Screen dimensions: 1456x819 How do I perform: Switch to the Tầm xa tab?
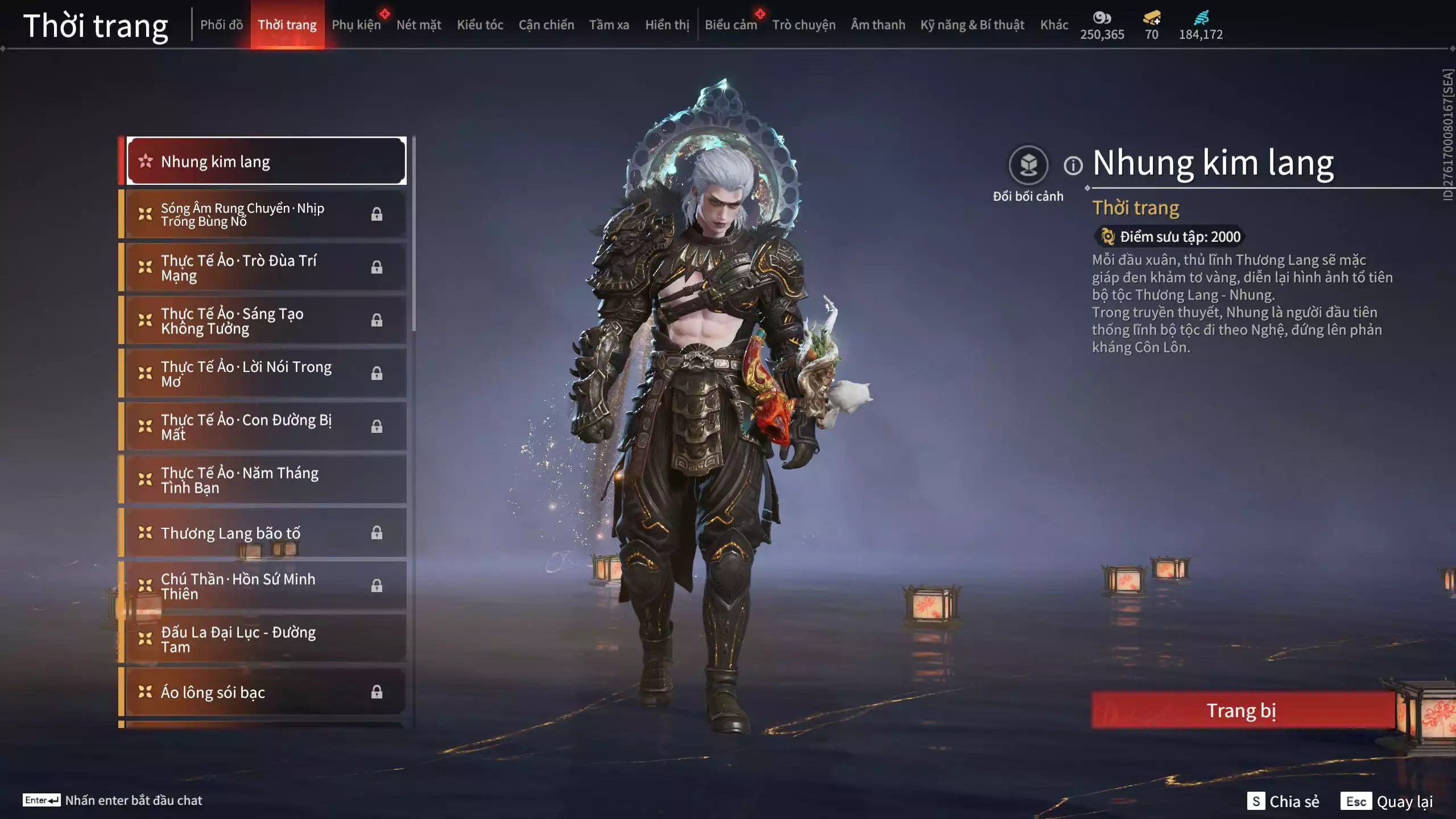609,25
